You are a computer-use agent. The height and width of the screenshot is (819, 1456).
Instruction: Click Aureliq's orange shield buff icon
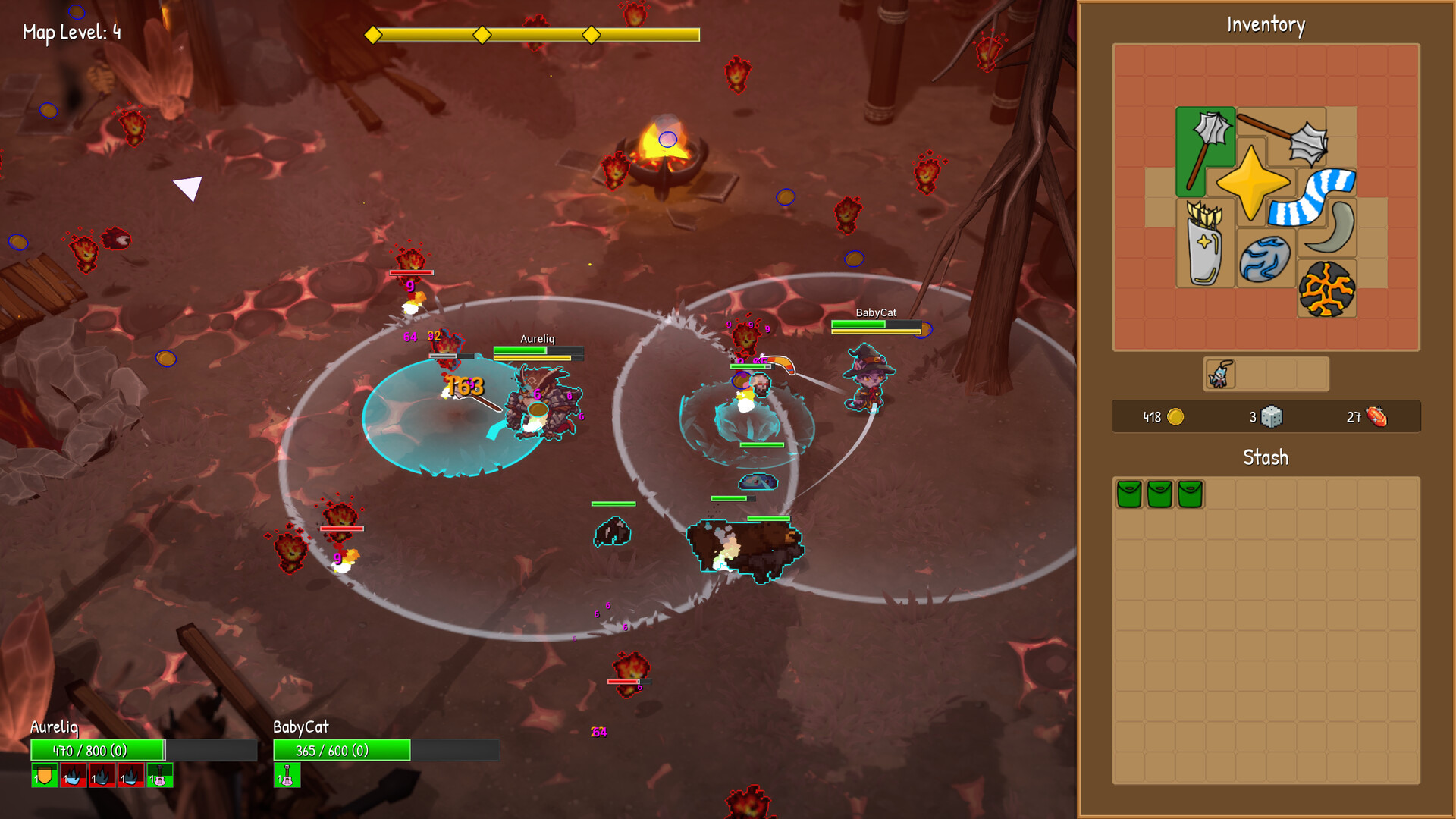pyautogui.click(x=44, y=776)
